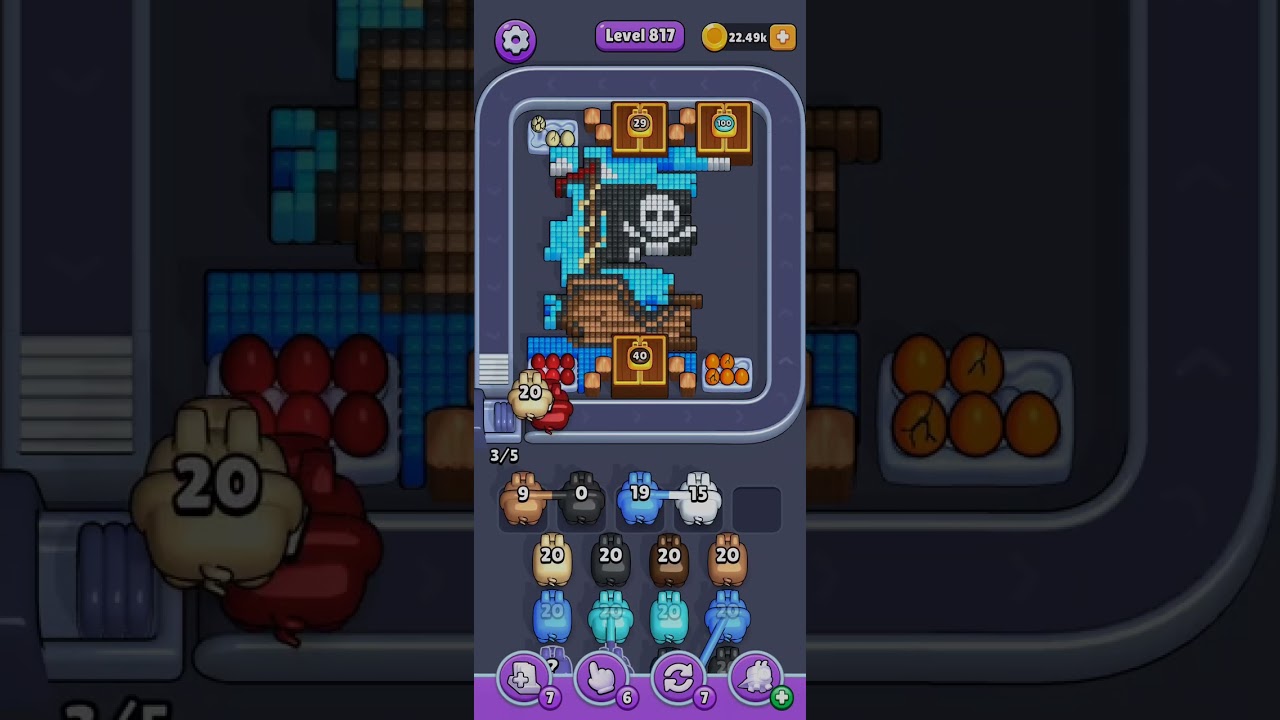Select the dark brown bunny numbered 20

[669, 562]
